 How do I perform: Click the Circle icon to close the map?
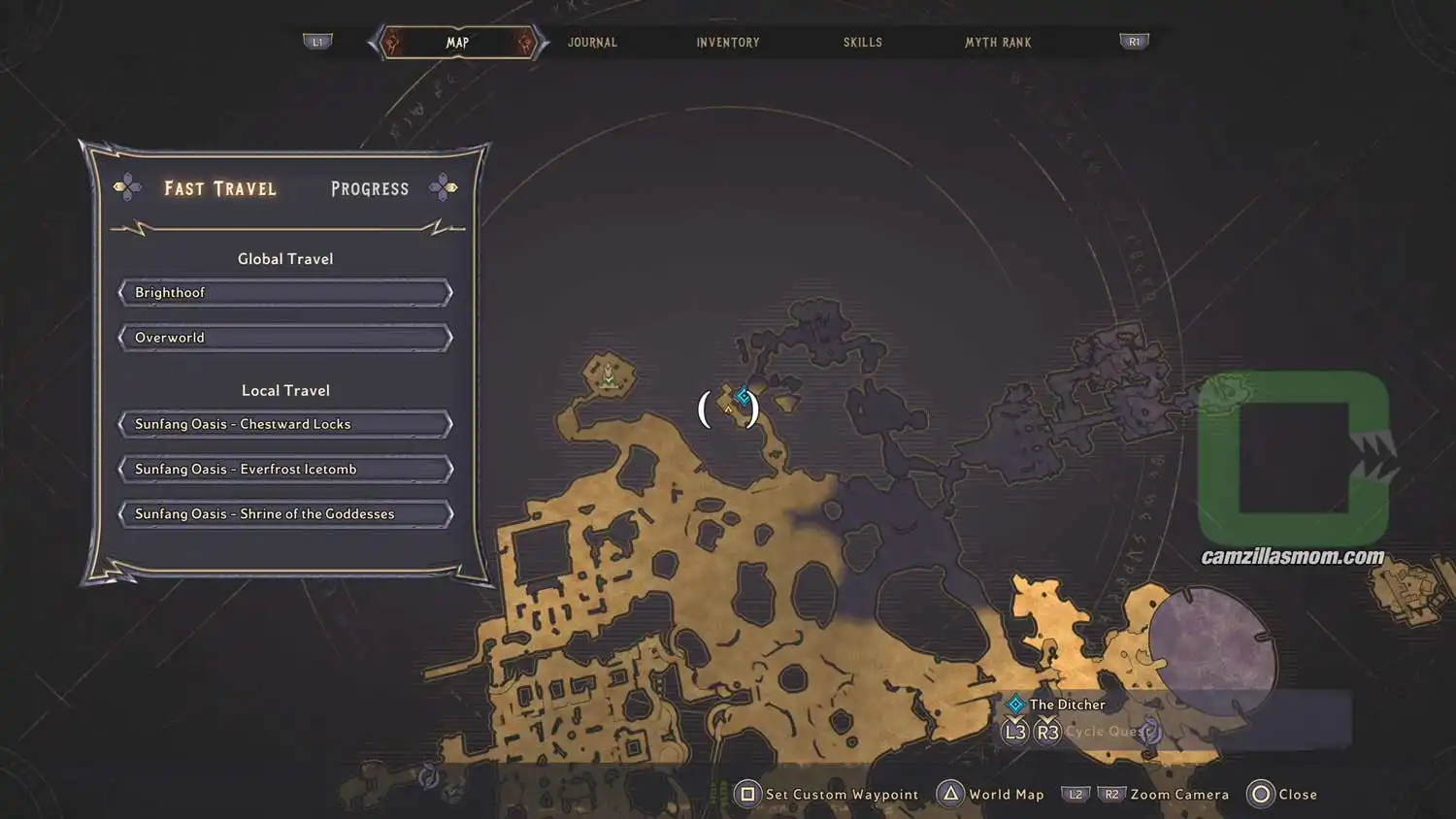click(x=1260, y=794)
